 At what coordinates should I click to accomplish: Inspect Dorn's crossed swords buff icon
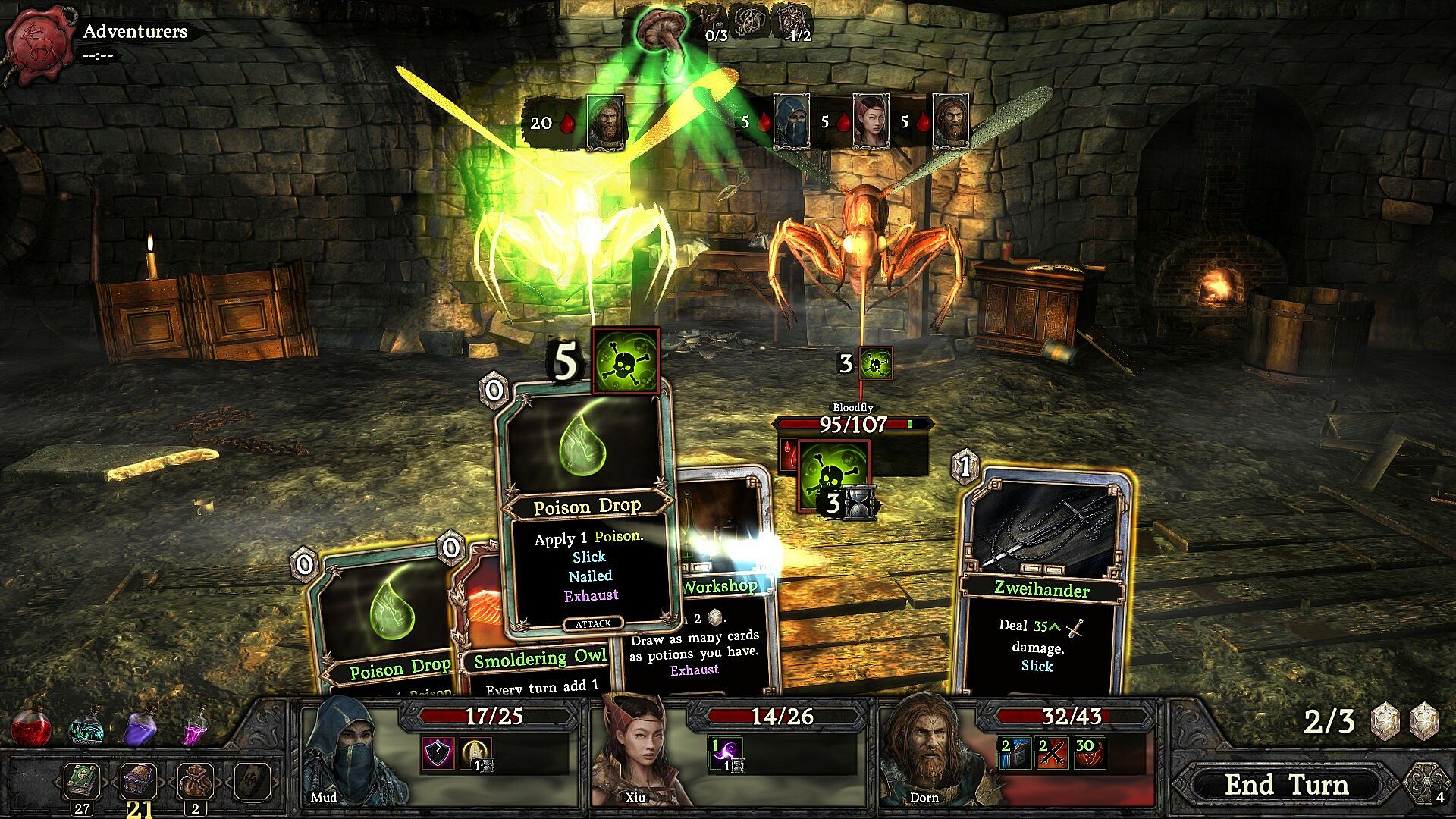[1050, 753]
